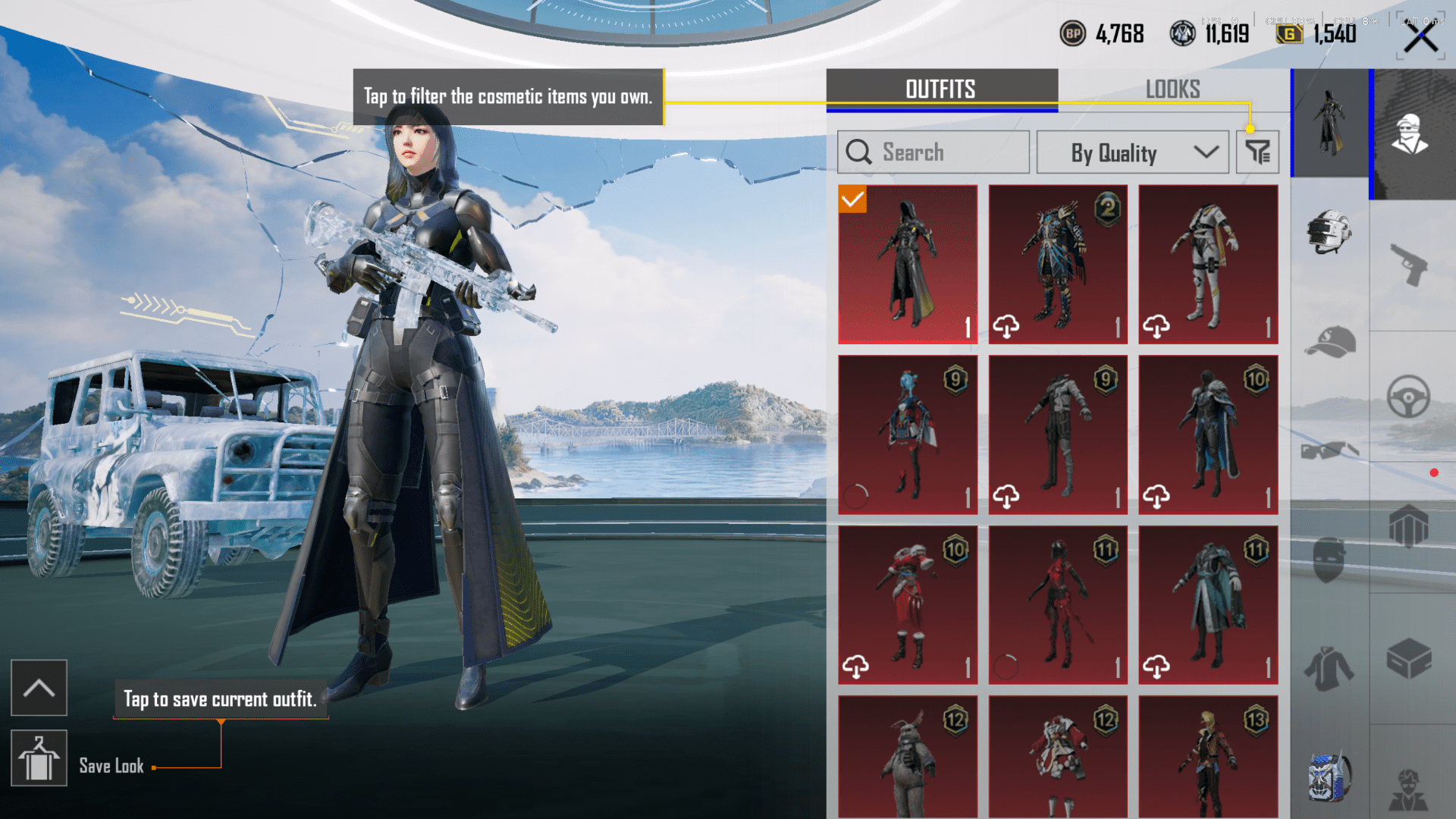The height and width of the screenshot is (819, 1456).
Task: Open the cap headwear category
Action: click(1329, 341)
